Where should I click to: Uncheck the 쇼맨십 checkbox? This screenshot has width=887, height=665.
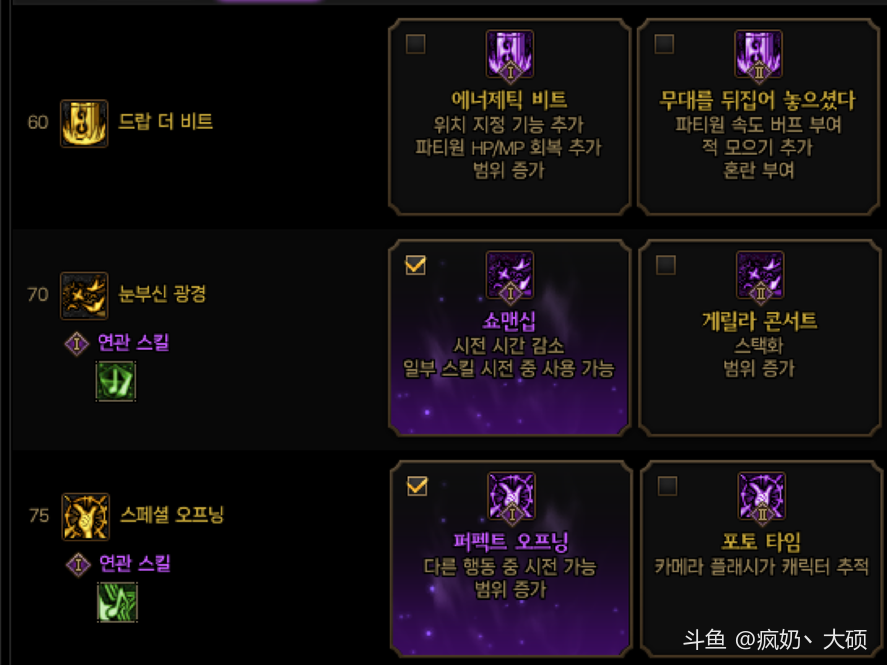point(416,265)
